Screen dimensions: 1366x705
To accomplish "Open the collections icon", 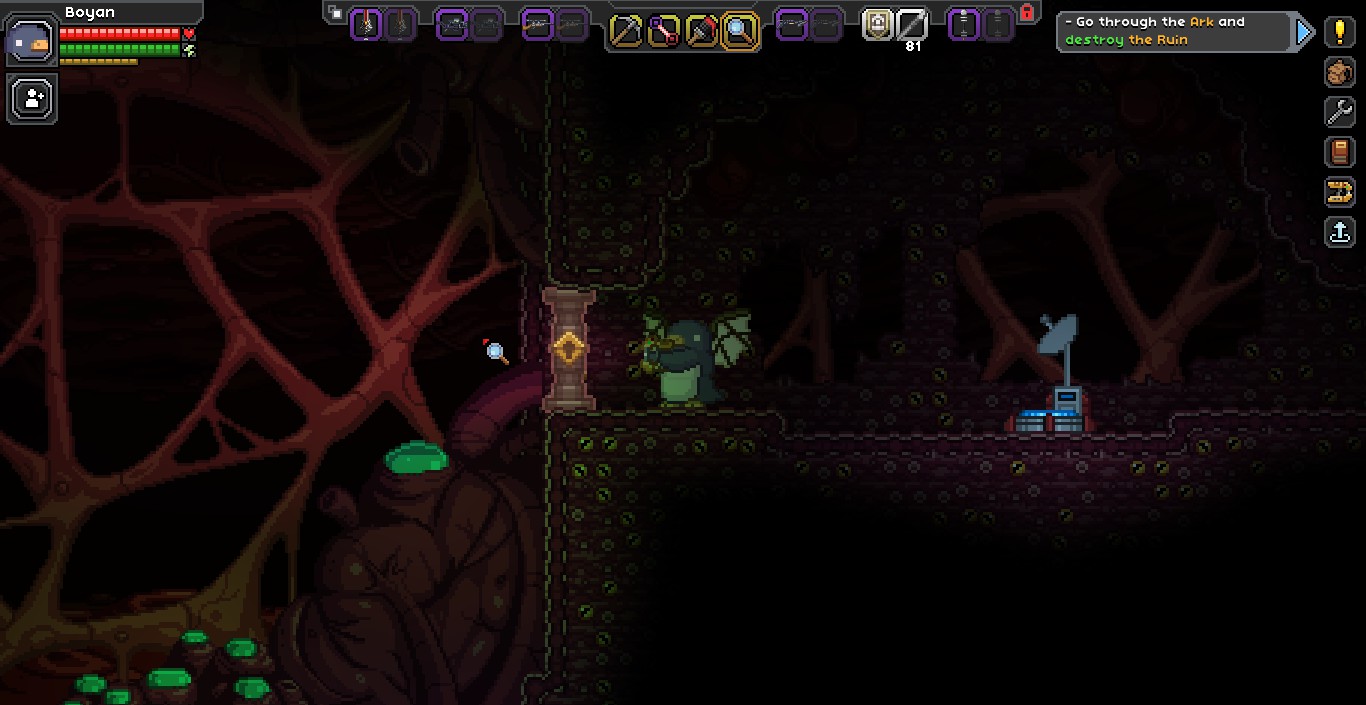I will tap(1340, 192).
